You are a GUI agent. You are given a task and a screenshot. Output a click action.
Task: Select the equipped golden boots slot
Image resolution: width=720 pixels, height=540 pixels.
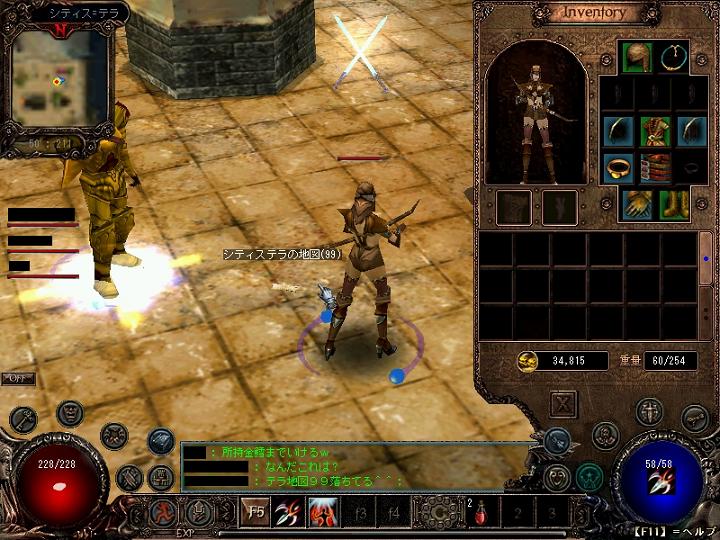[673, 204]
